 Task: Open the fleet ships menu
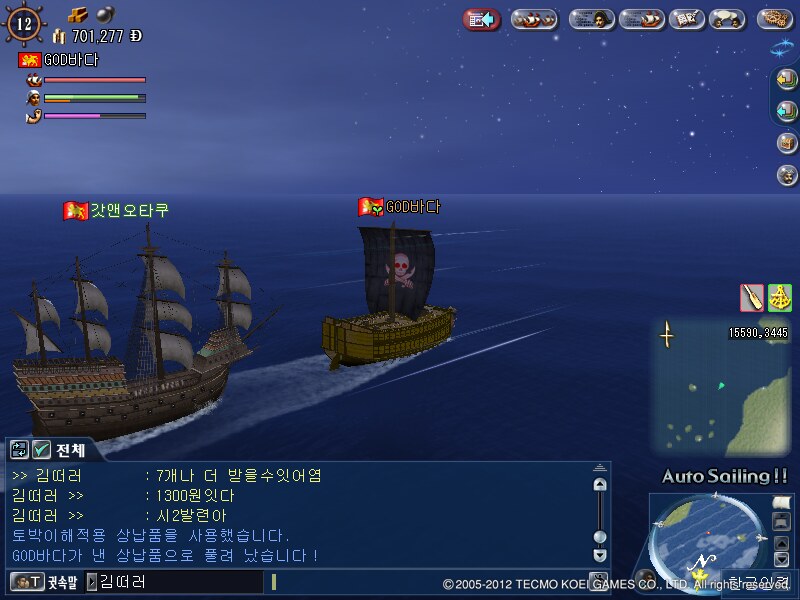click(x=533, y=19)
